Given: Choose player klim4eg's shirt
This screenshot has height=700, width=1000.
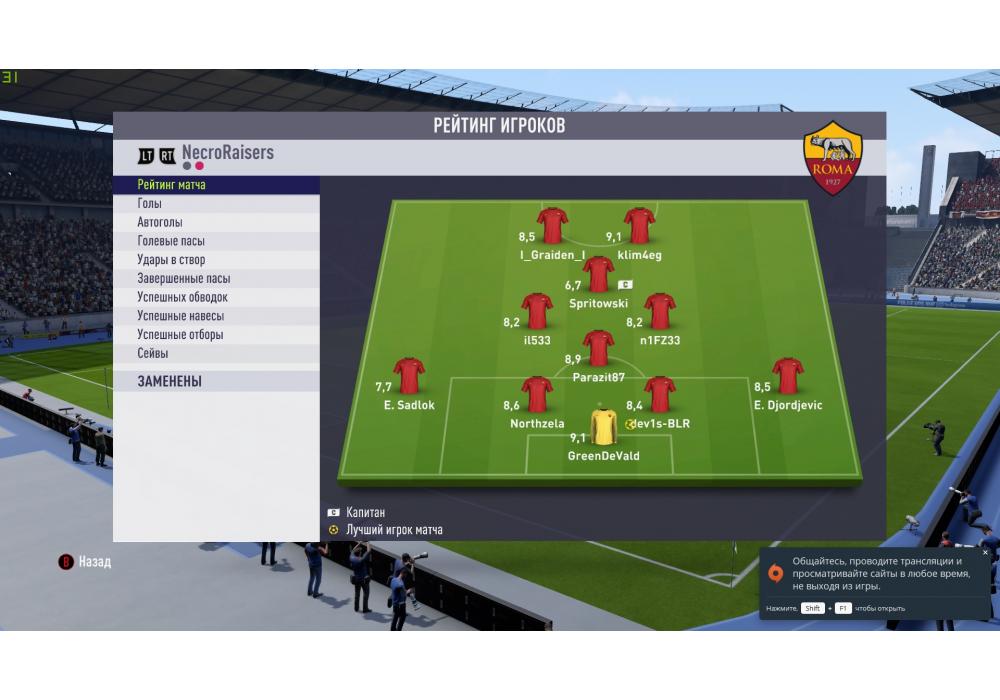Looking at the screenshot, I should pyautogui.click(x=639, y=226).
